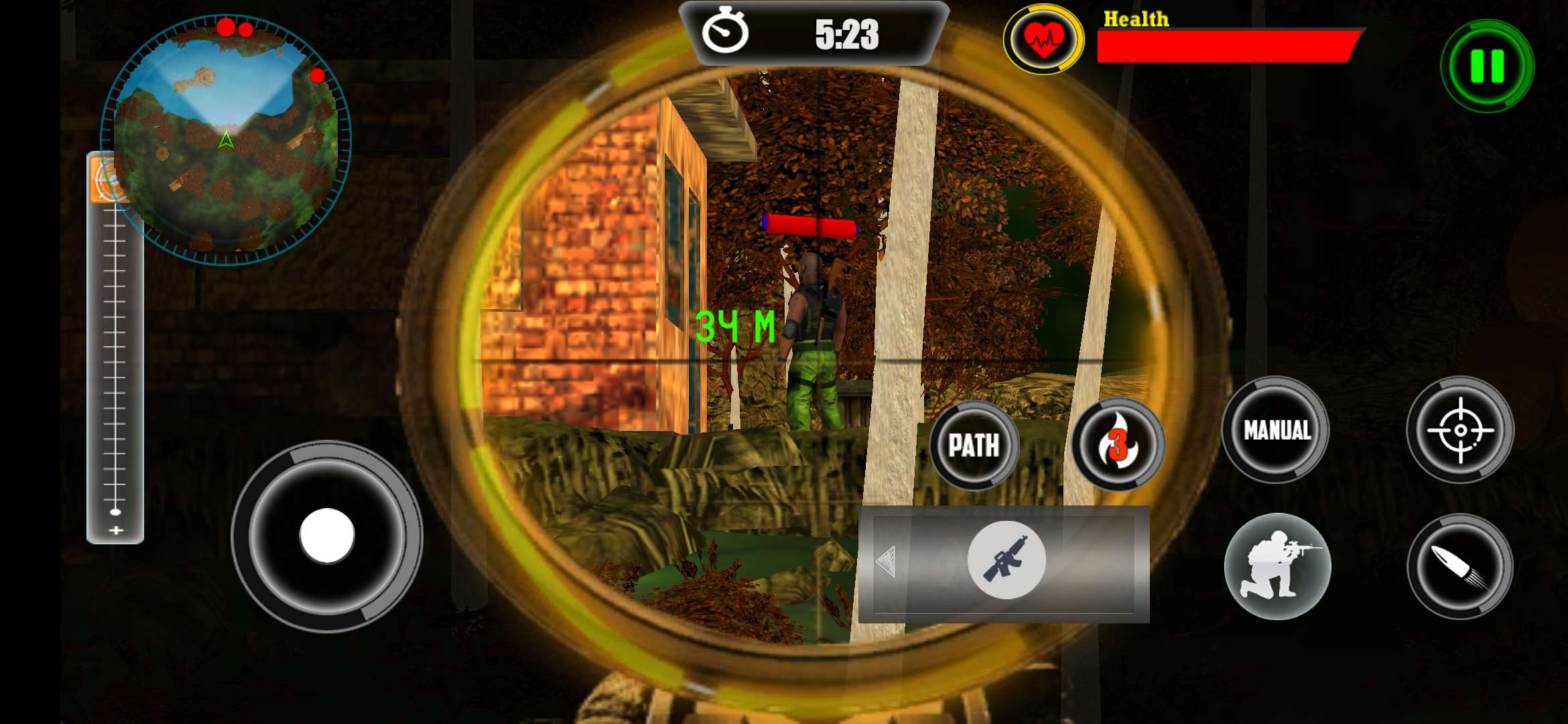Fire using the bullet button
Image resolution: width=1568 pixels, height=724 pixels.
pos(1460,566)
